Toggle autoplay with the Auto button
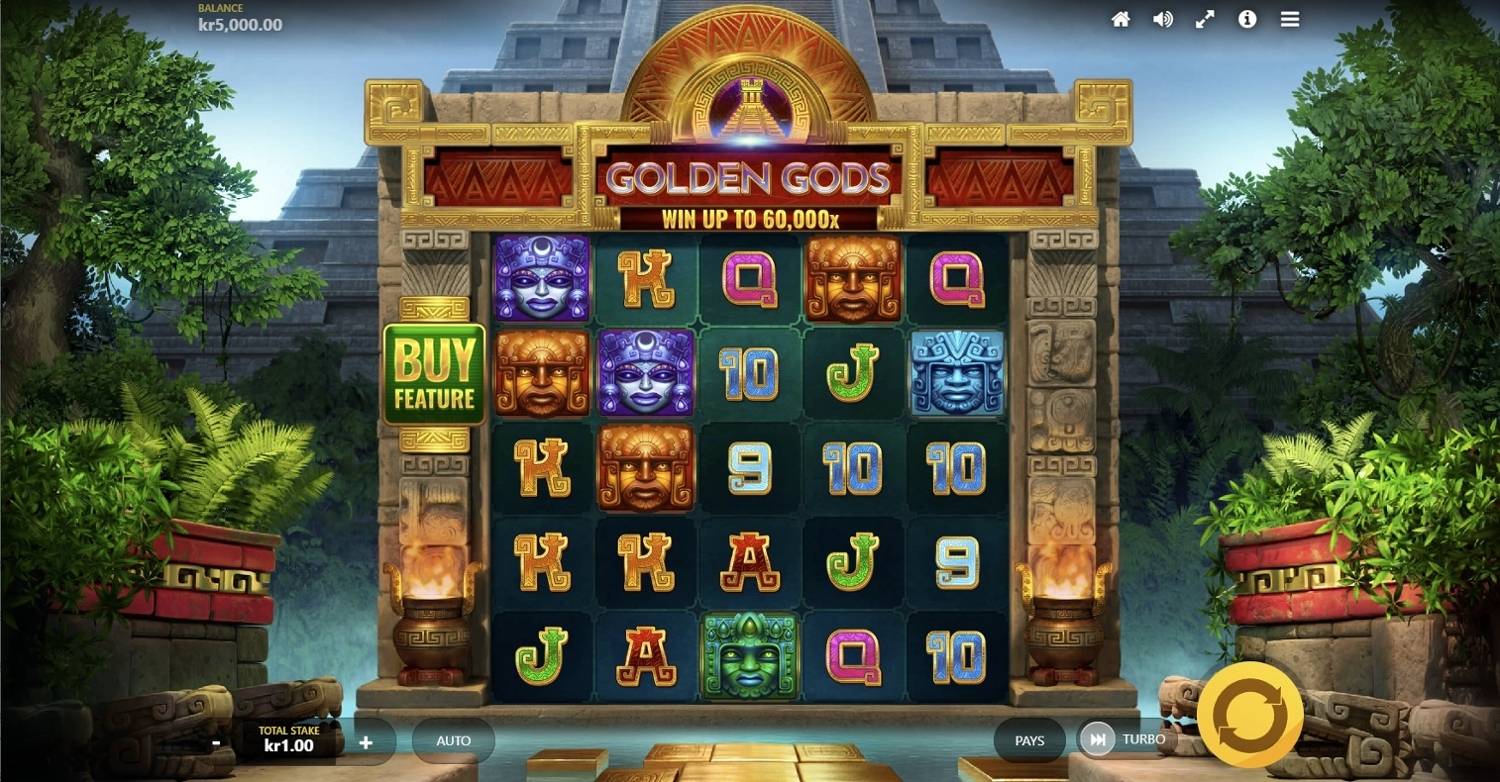The image size is (1500, 782). coord(453,740)
